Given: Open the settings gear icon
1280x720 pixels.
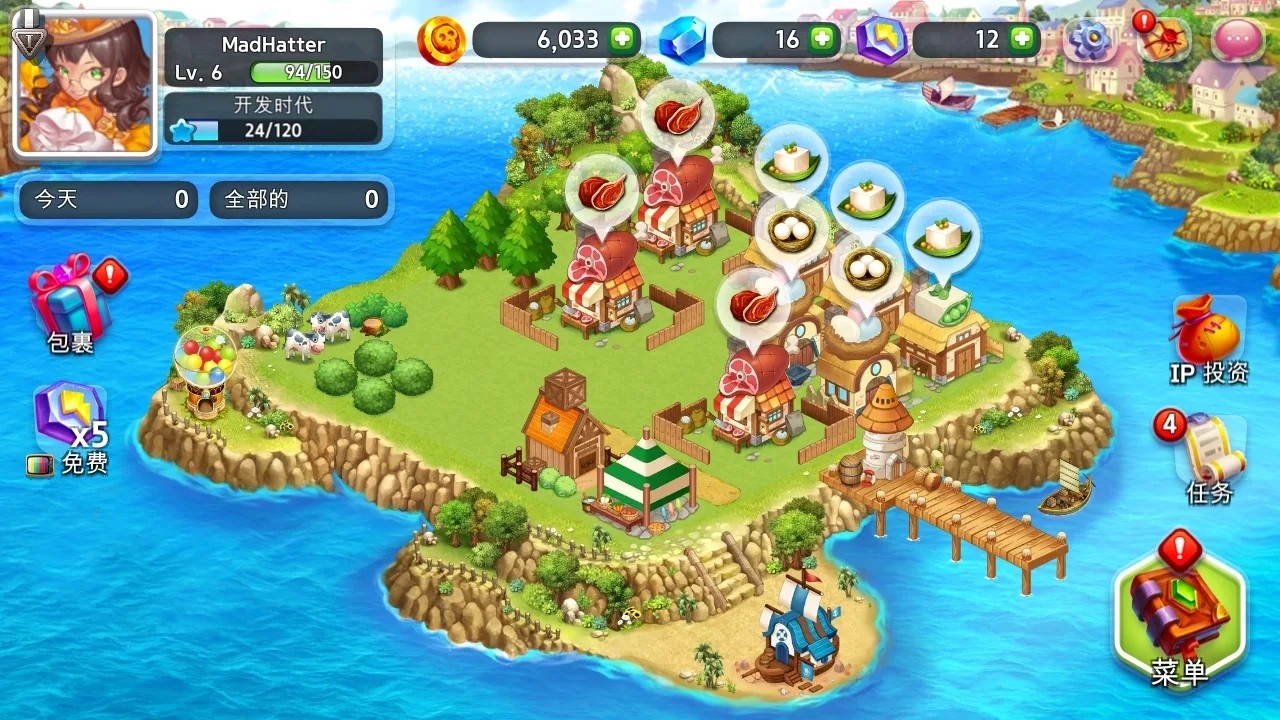Looking at the screenshot, I should tap(1089, 40).
